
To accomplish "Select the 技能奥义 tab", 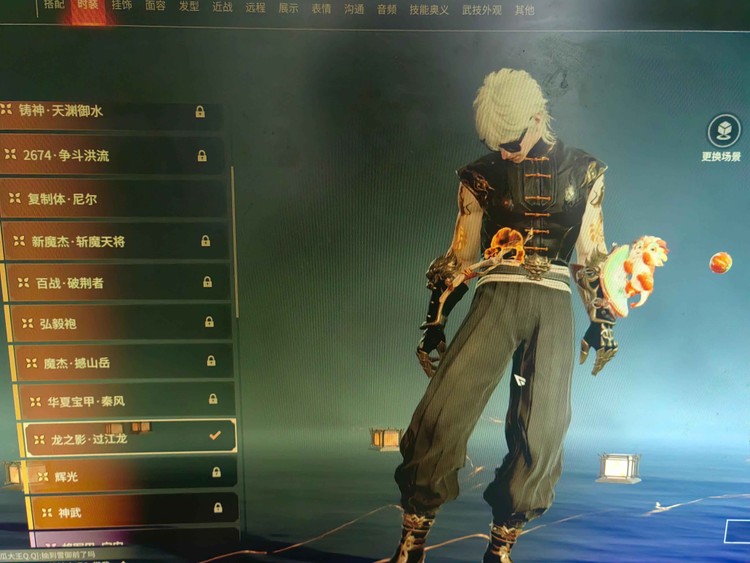I will pyautogui.click(x=429, y=10).
